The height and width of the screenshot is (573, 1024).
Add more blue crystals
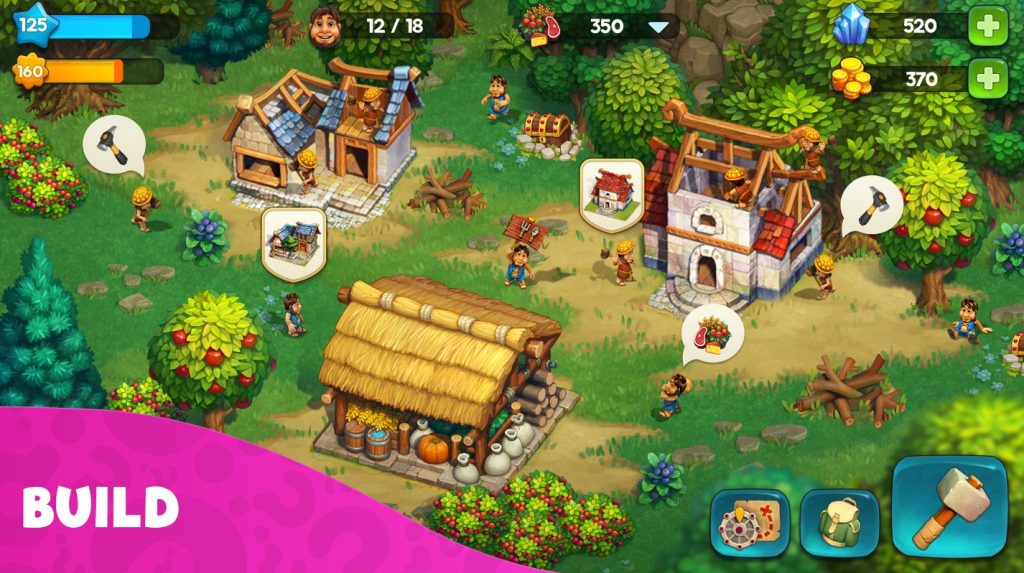(x=987, y=26)
